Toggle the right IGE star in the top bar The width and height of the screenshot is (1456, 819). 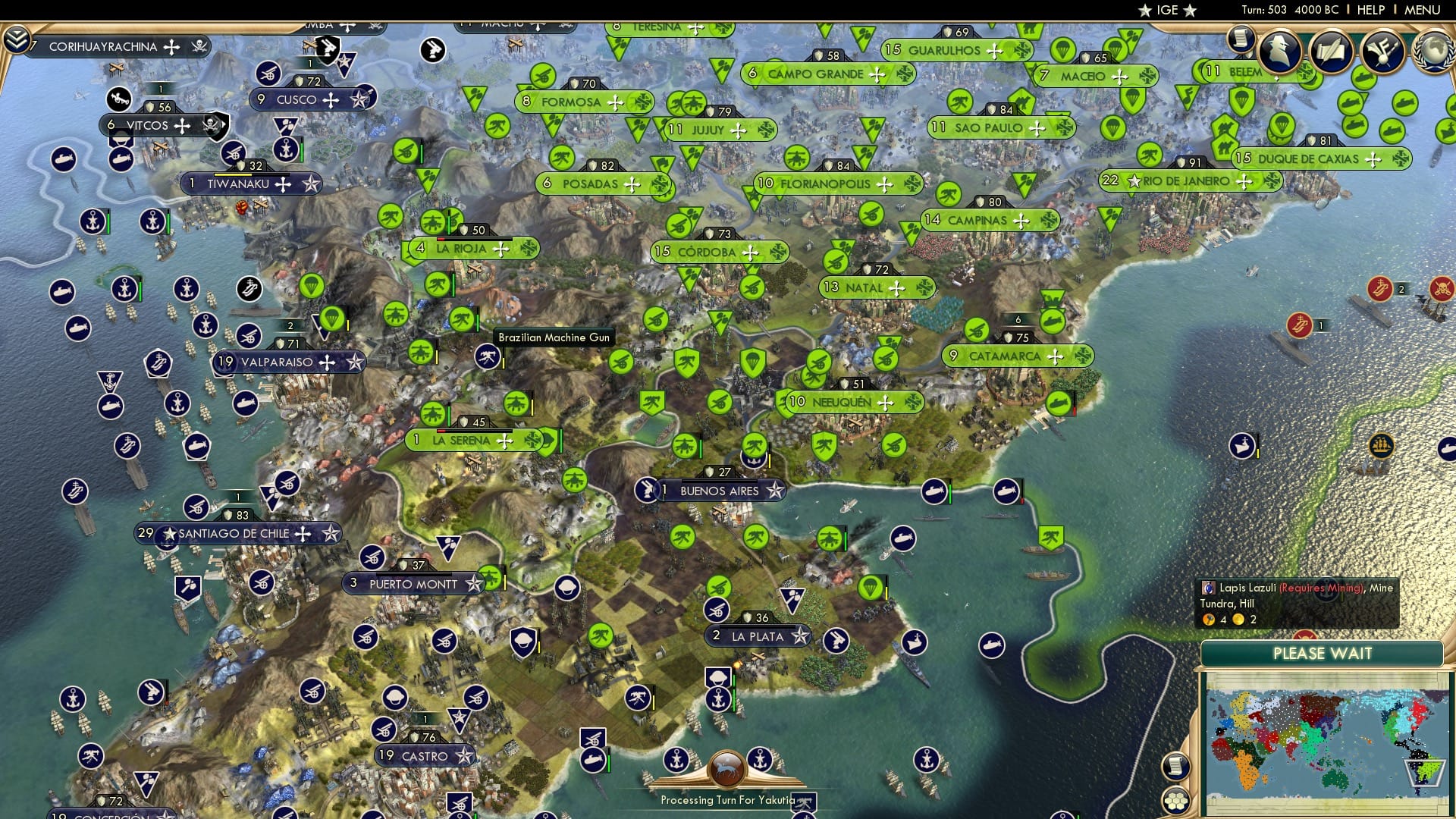coord(1190,10)
